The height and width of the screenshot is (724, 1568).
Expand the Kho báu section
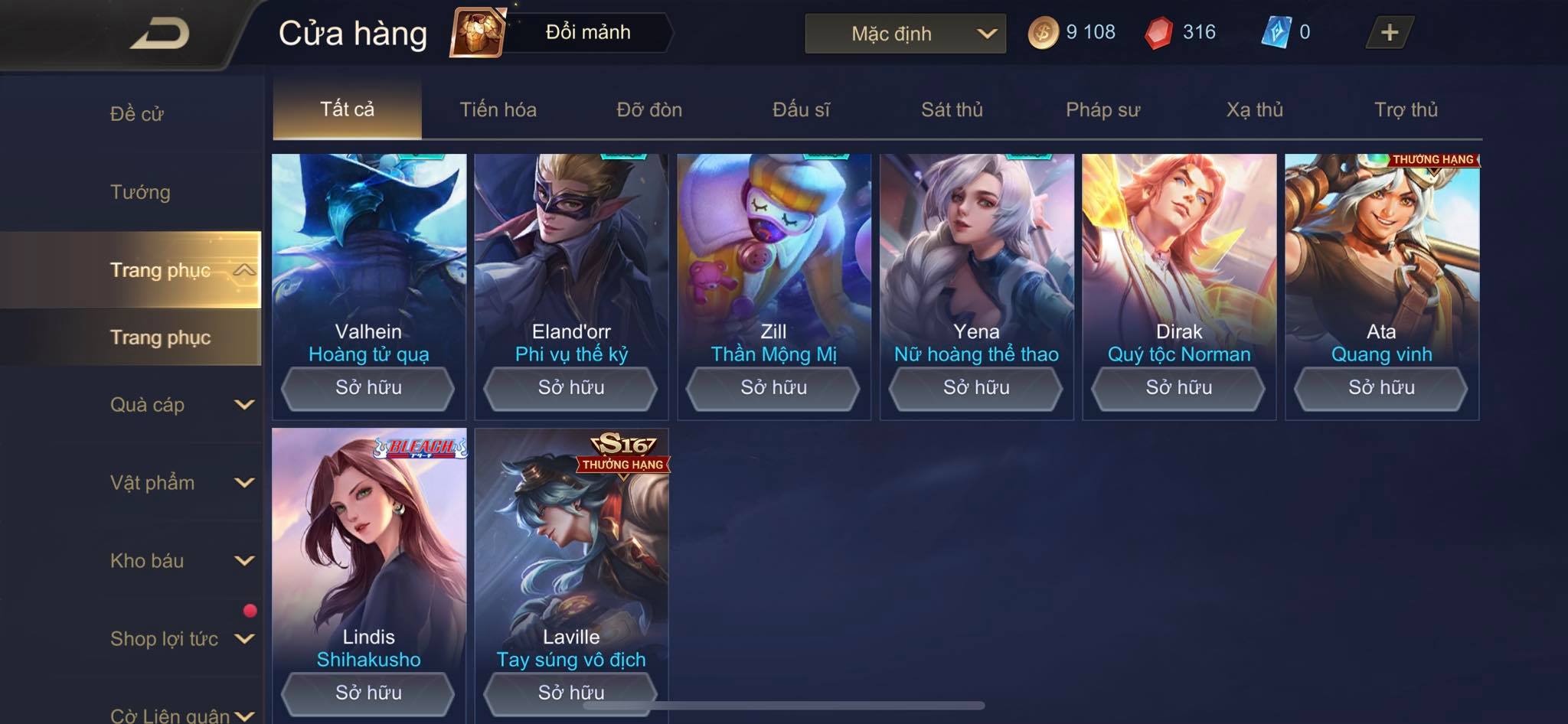tap(181, 561)
